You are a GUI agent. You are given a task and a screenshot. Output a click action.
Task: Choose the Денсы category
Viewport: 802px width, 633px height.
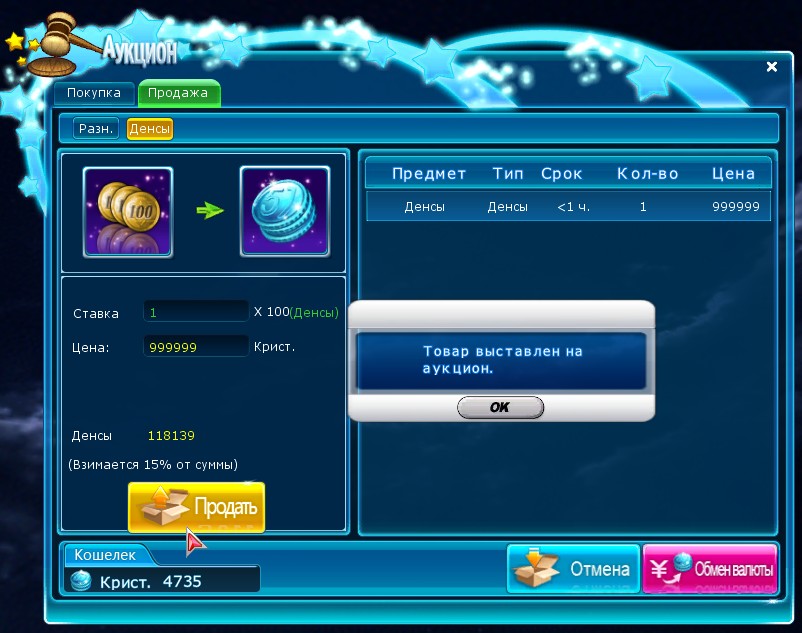click(x=150, y=128)
